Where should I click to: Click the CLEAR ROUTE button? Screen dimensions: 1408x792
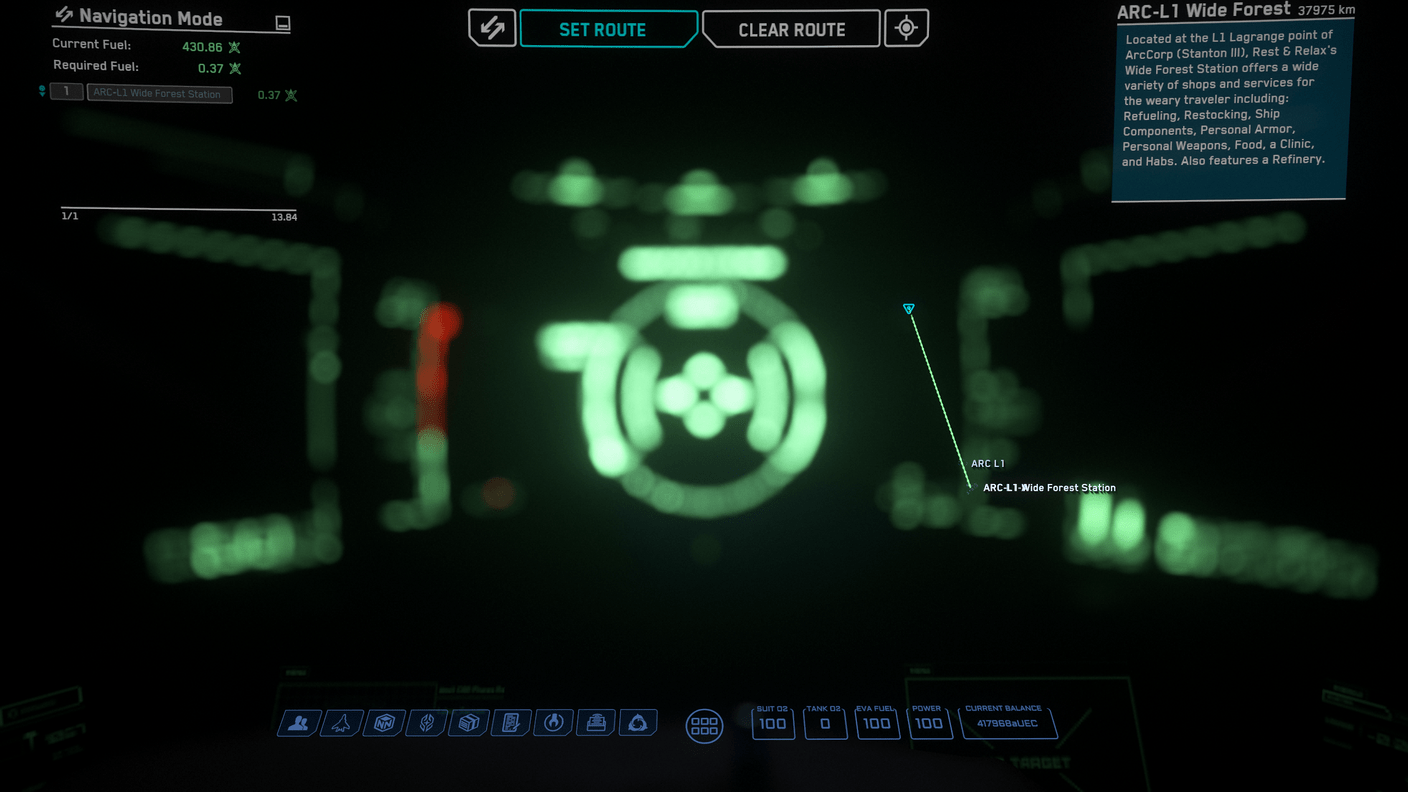(791, 28)
